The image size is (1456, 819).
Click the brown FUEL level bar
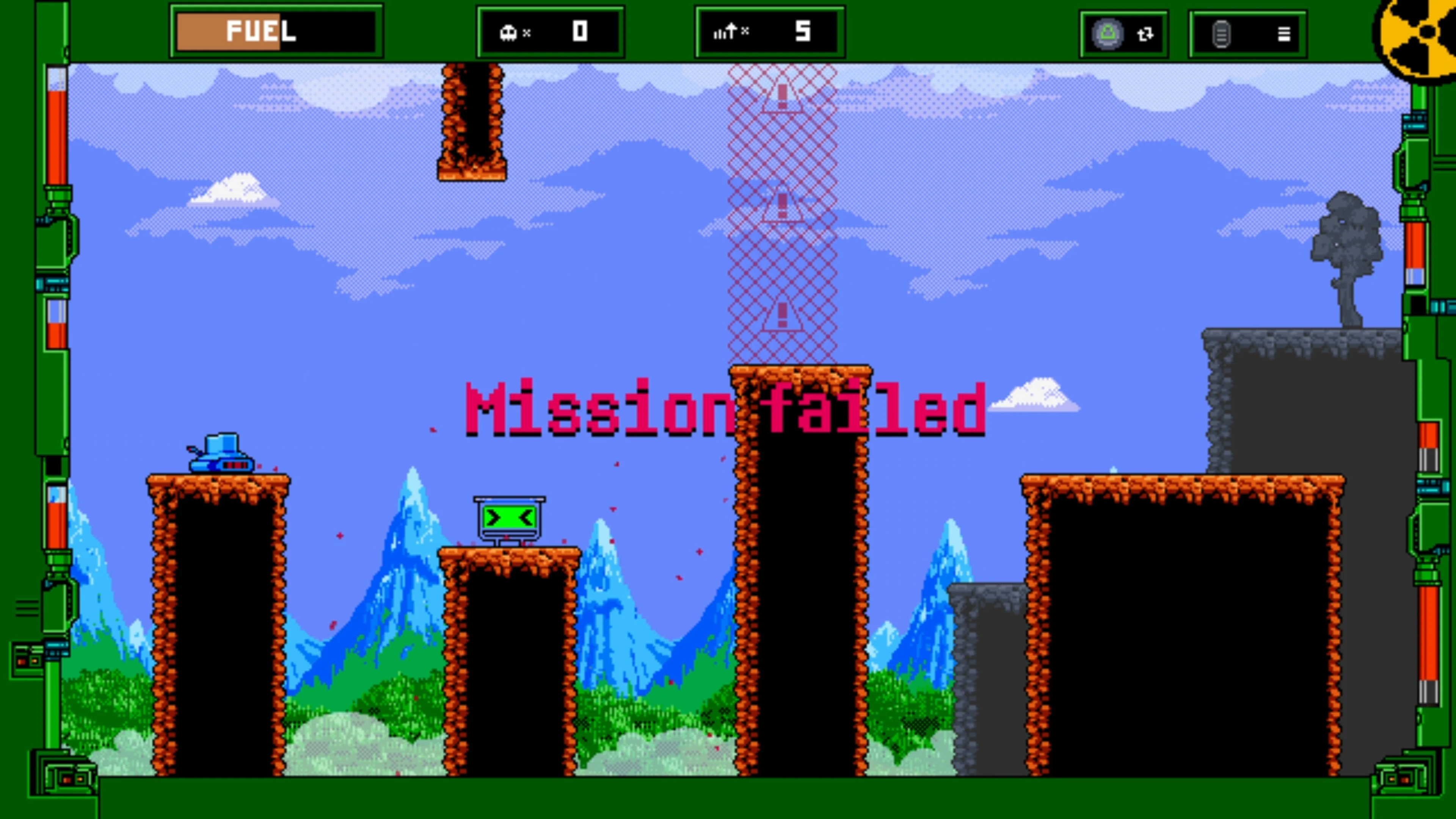pos(229,32)
